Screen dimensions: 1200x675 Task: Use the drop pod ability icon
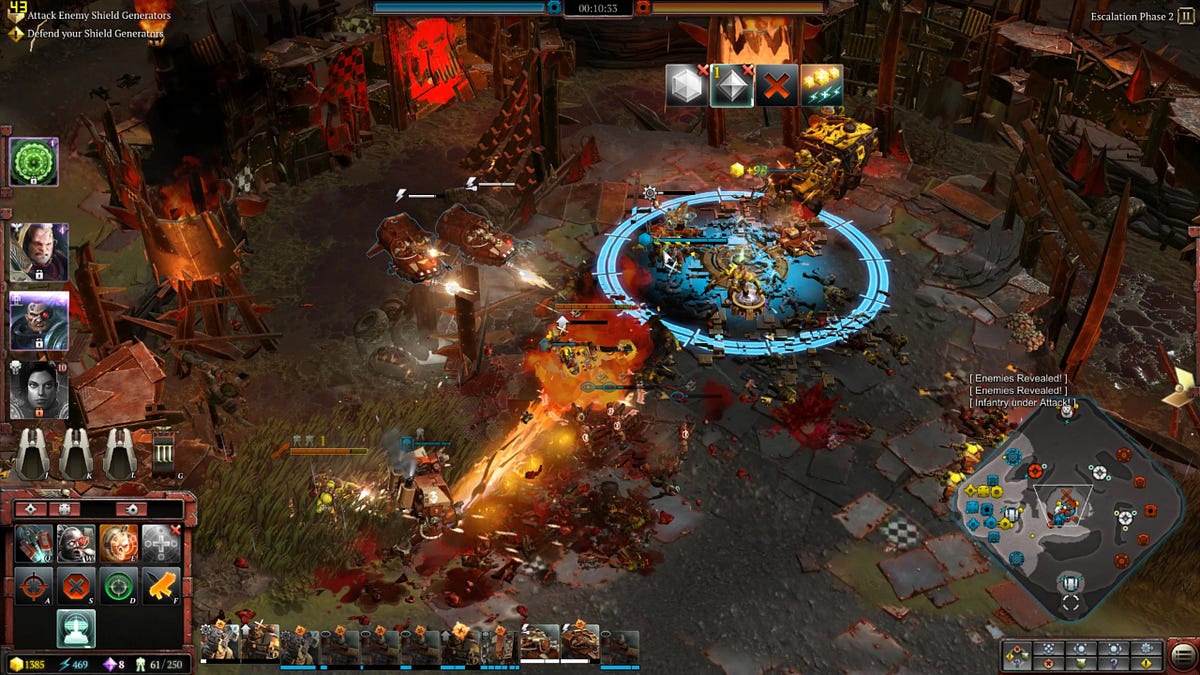click(34, 542)
